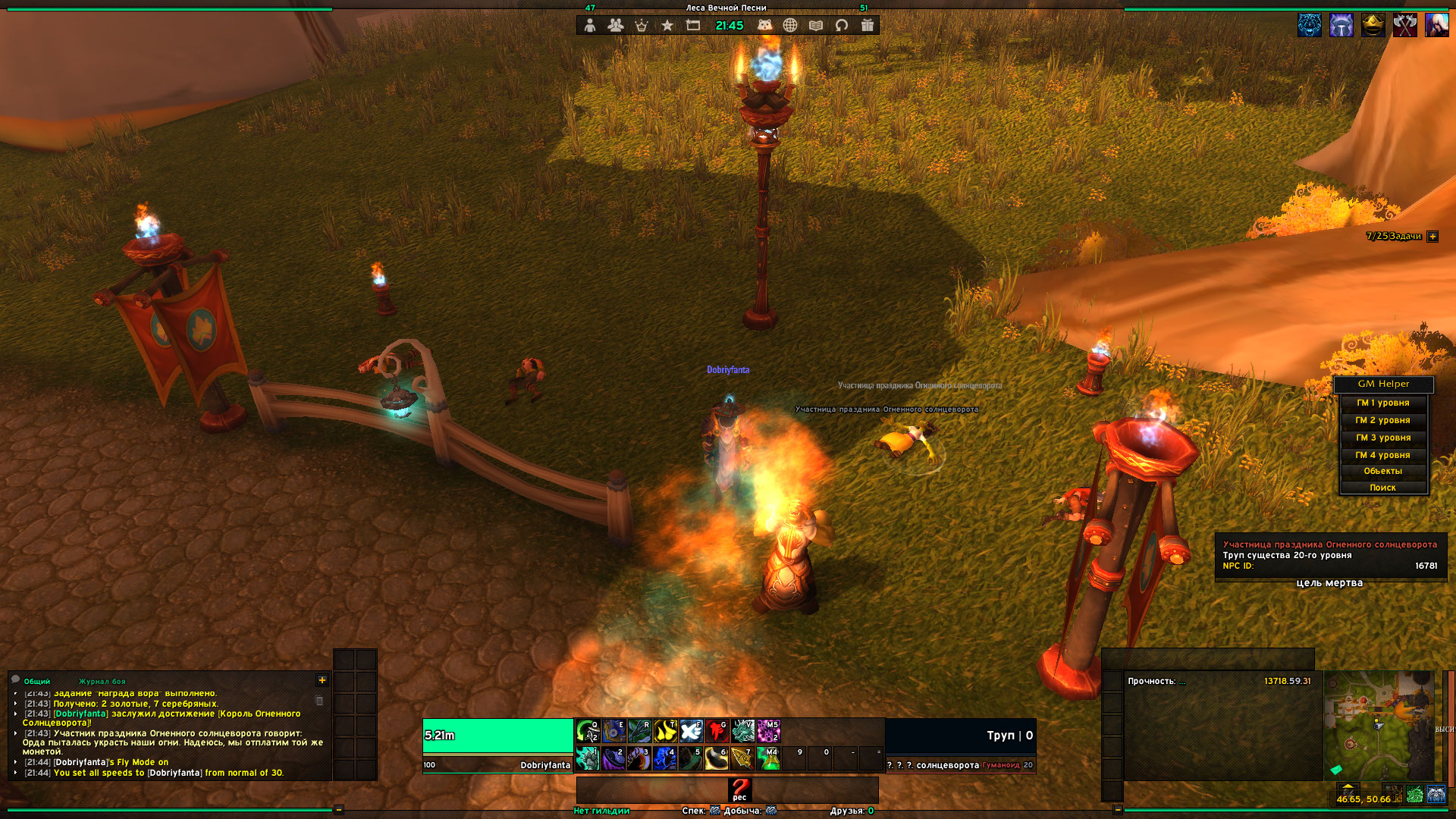Open 'Объекты' in the GM Helper panel

point(1383,472)
